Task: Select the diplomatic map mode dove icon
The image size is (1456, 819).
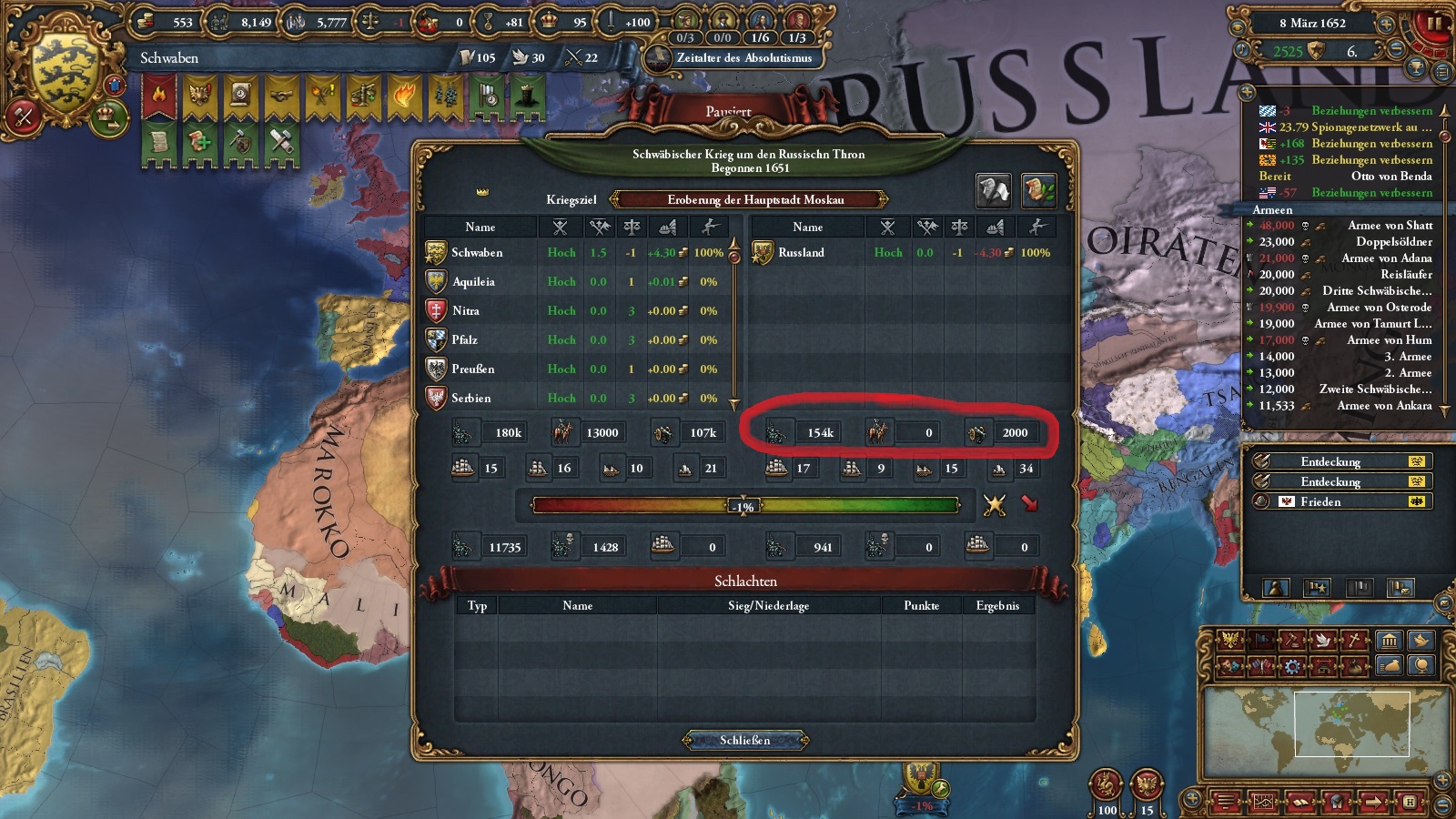Action: tap(1322, 640)
